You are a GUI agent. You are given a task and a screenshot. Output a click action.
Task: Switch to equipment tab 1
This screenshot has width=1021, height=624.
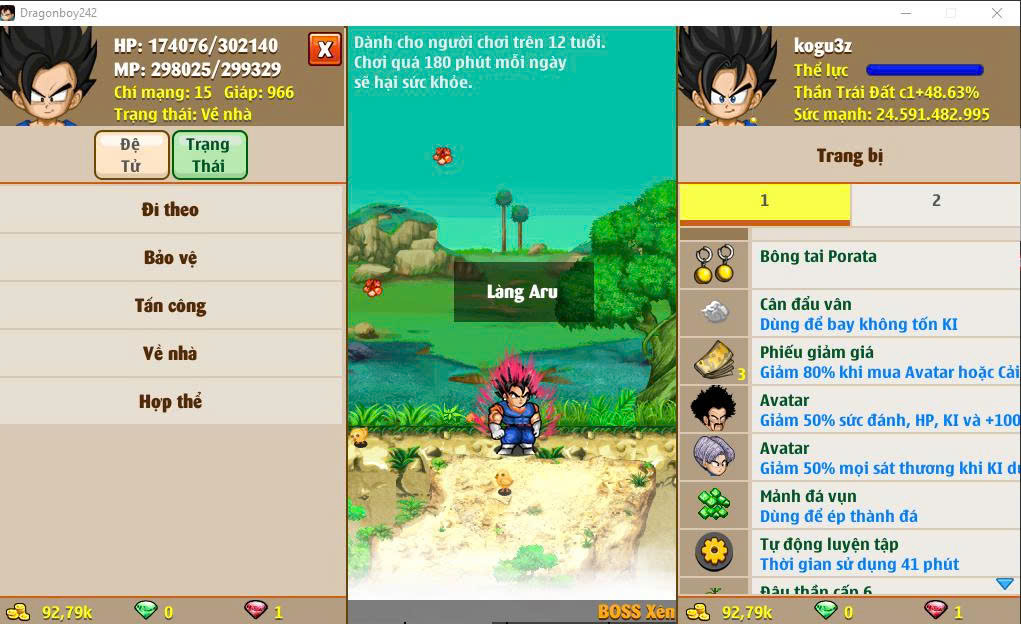tap(764, 201)
